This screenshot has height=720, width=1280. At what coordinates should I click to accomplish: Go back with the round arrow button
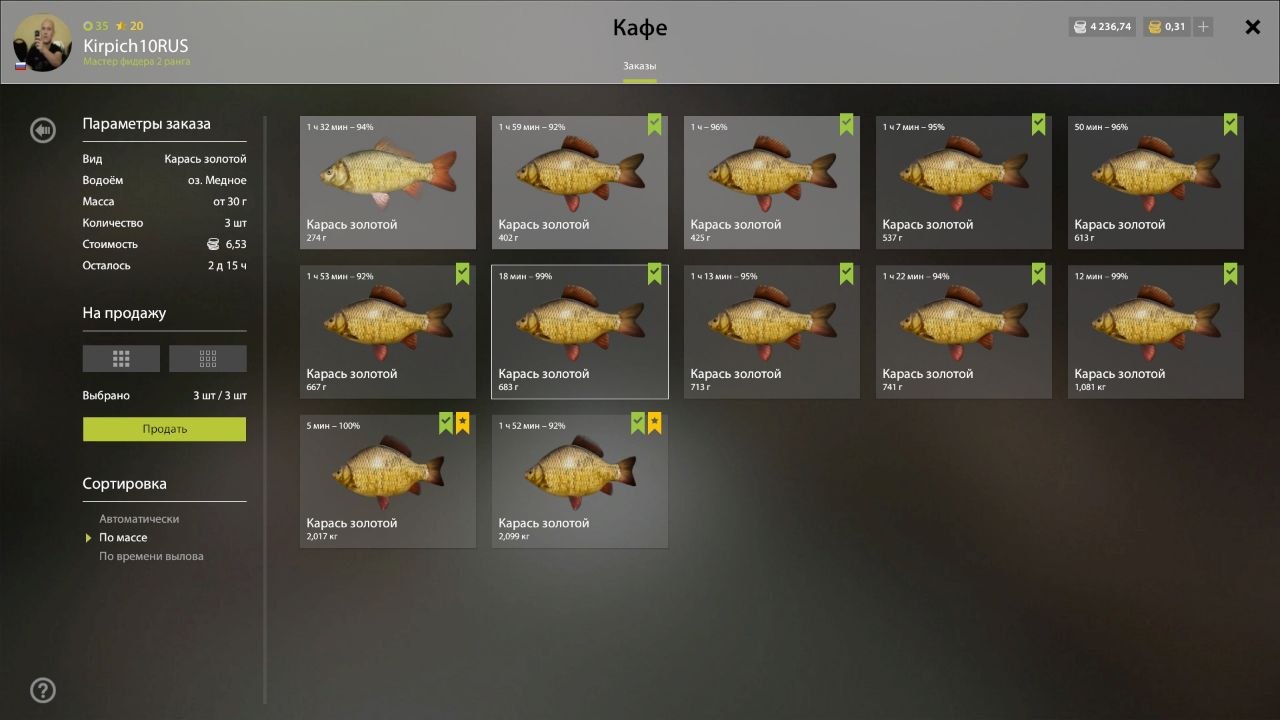[43, 130]
